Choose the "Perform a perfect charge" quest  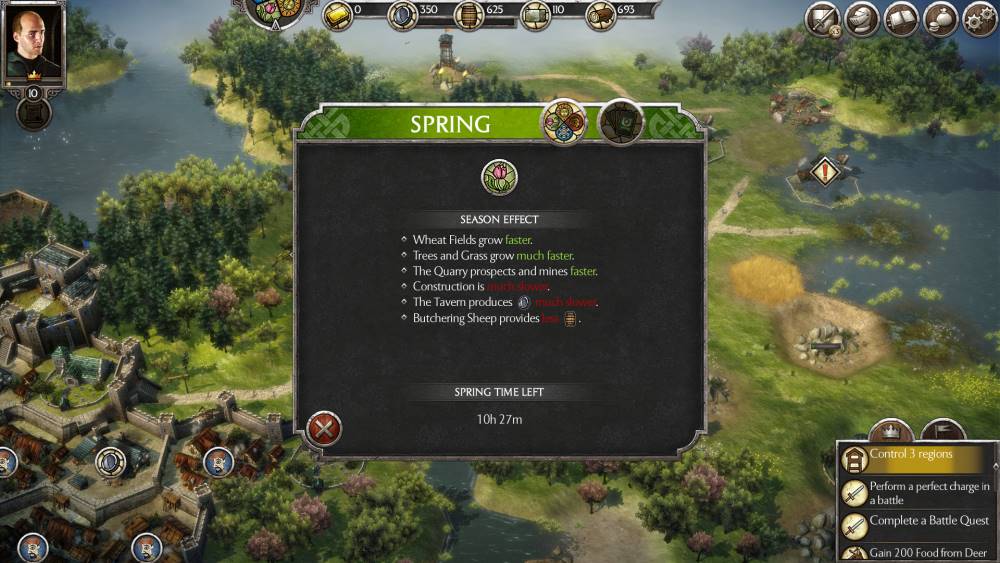(915, 492)
